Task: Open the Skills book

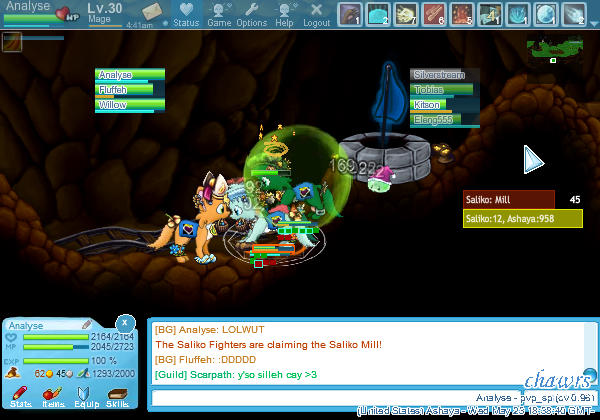Action: tap(117, 393)
